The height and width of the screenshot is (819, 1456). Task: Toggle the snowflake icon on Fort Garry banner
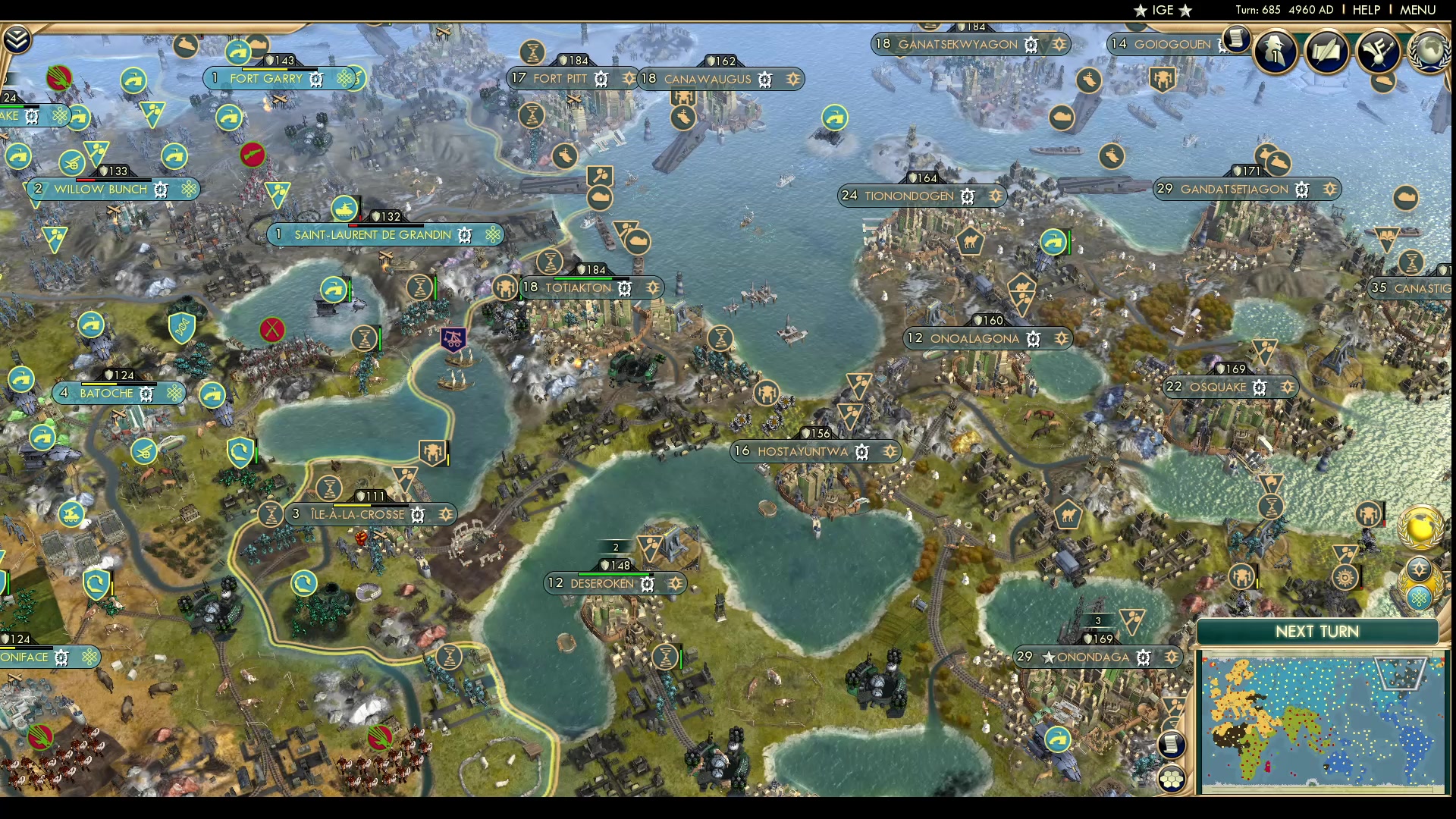click(344, 77)
